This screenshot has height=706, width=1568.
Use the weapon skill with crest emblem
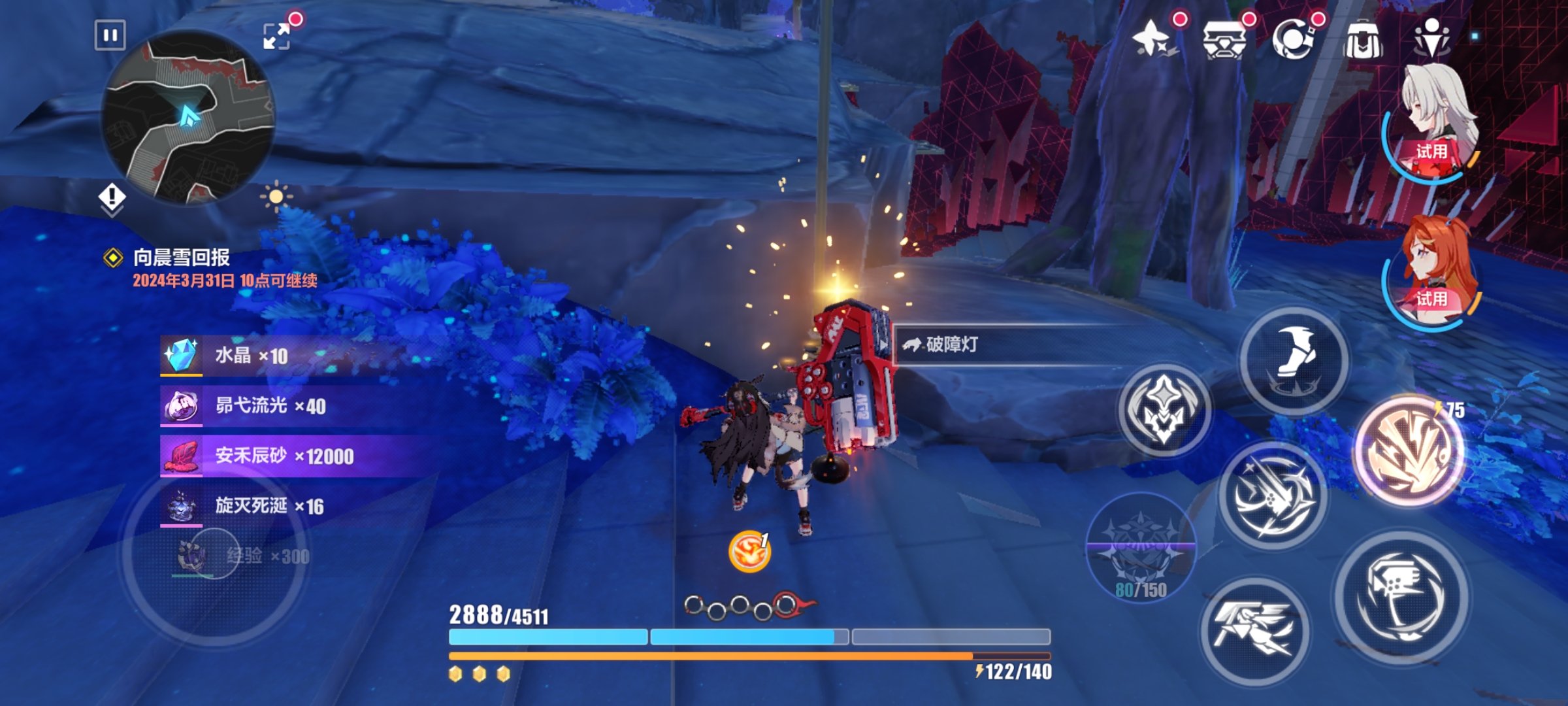1164,411
